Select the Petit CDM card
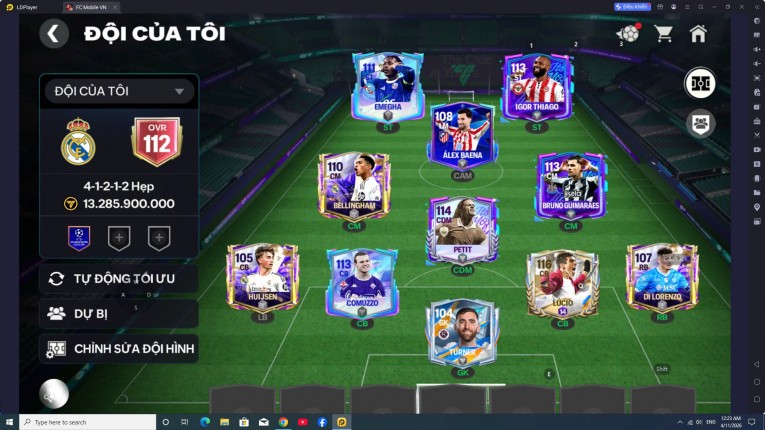The width and height of the screenshot is (765, 430). [461, 229]
